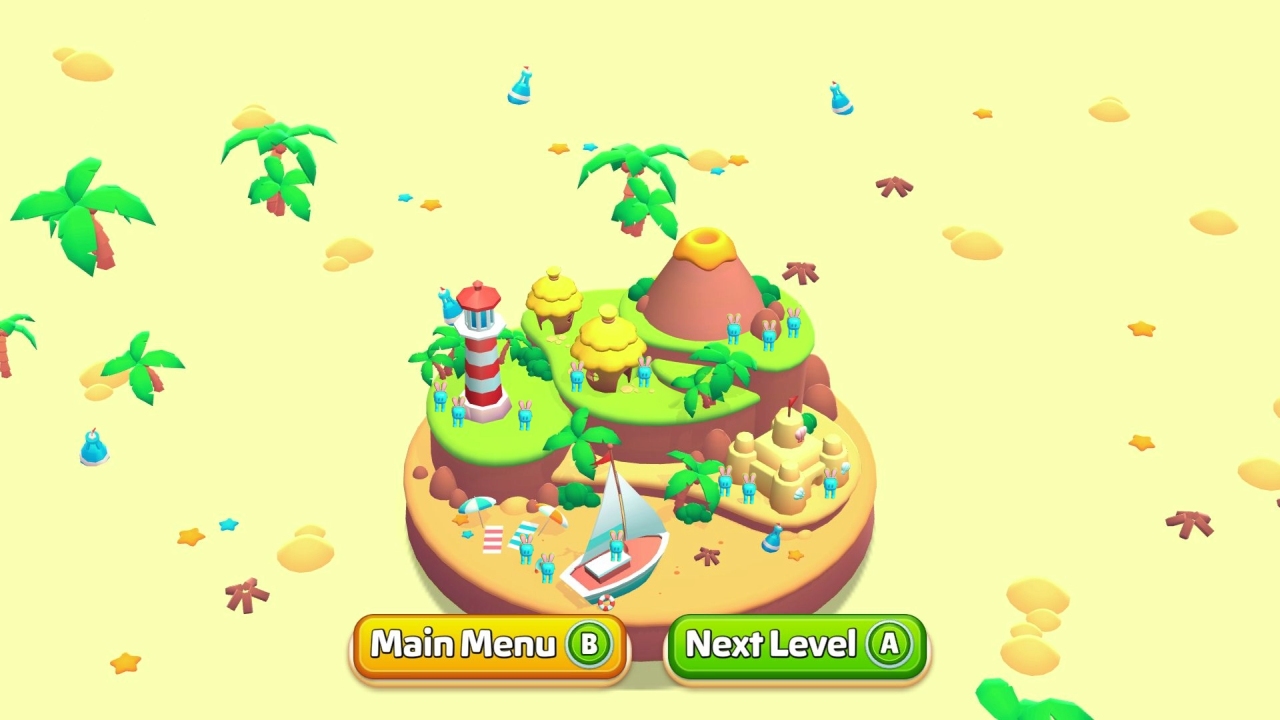Click the pink striped beach towel
The width and height of the screenshot is (1280, 720).
tap(492, 540)
